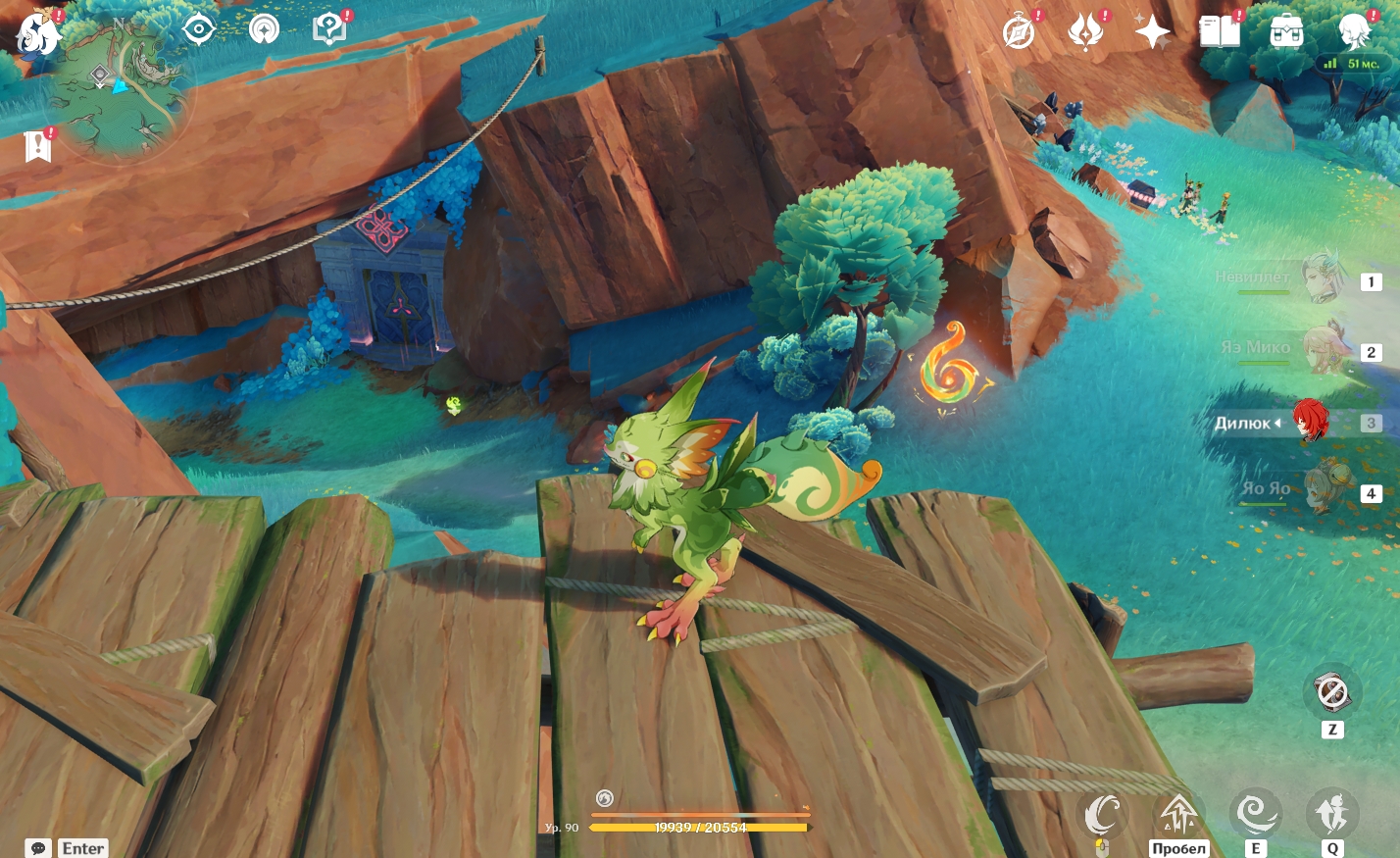Open the backpack inventory

(1286, 31)
